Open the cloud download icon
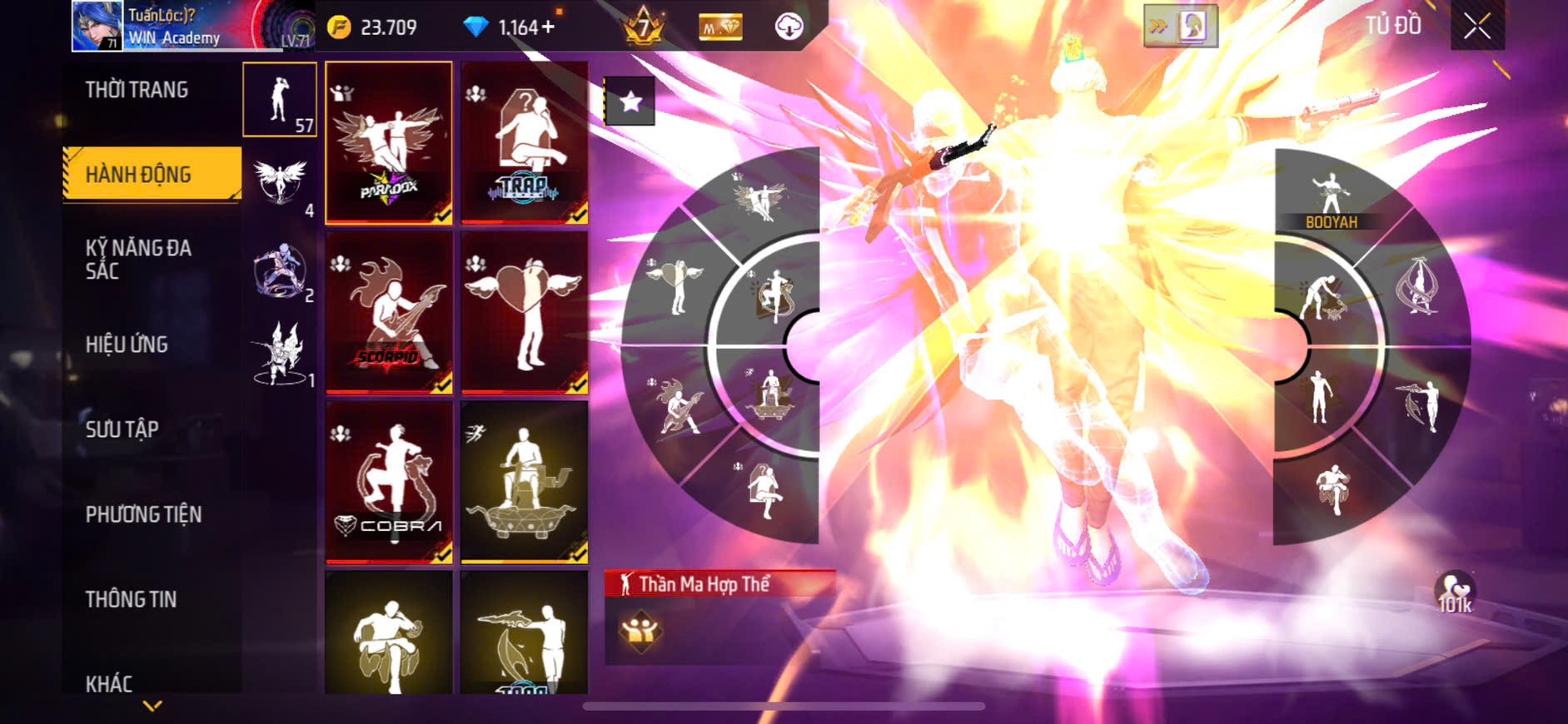 coord(788,27)
